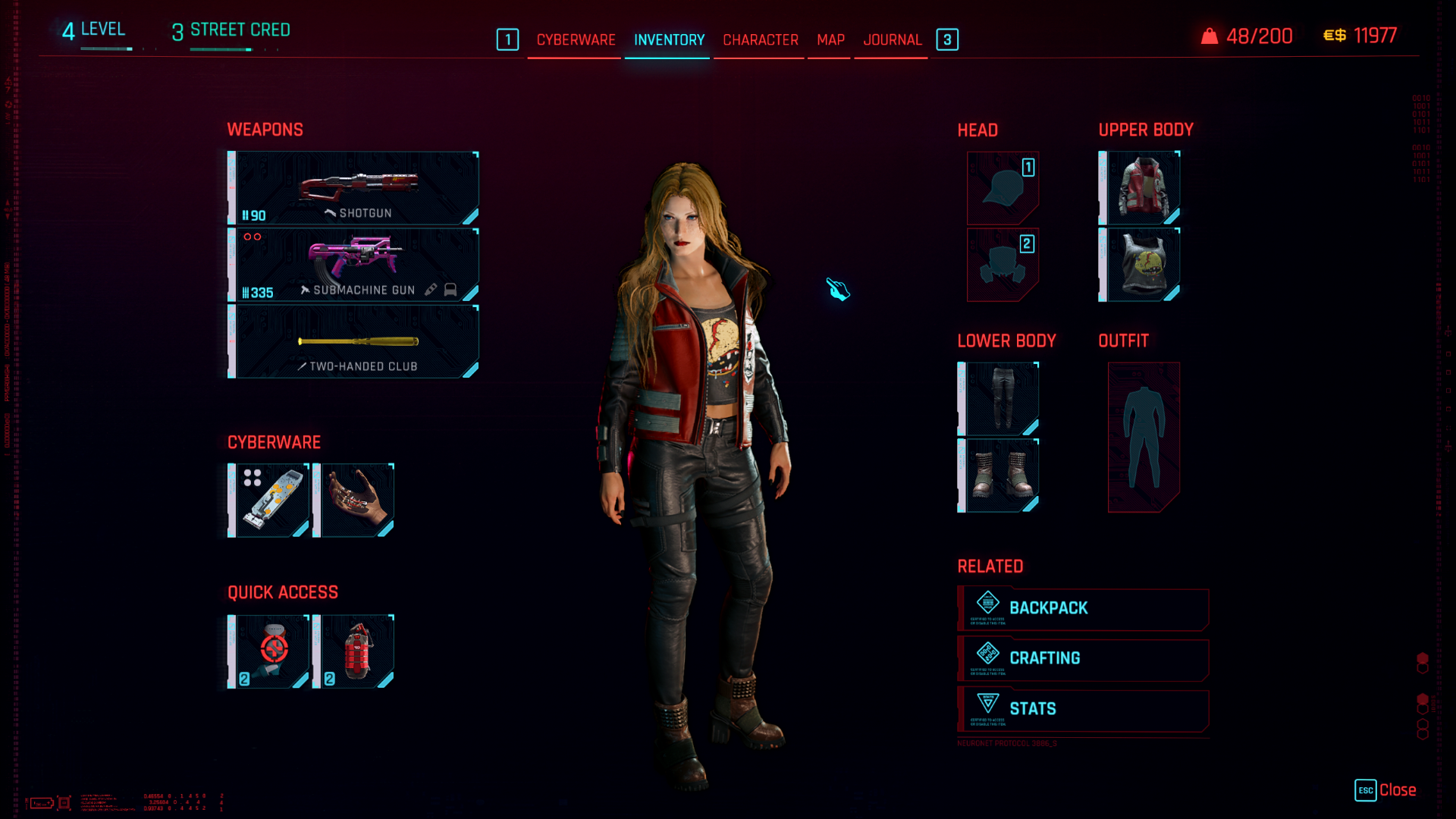This screenshot has height=819, width=1456.
Task: Choose the tank top inner torso slot
Action: 1141,265
